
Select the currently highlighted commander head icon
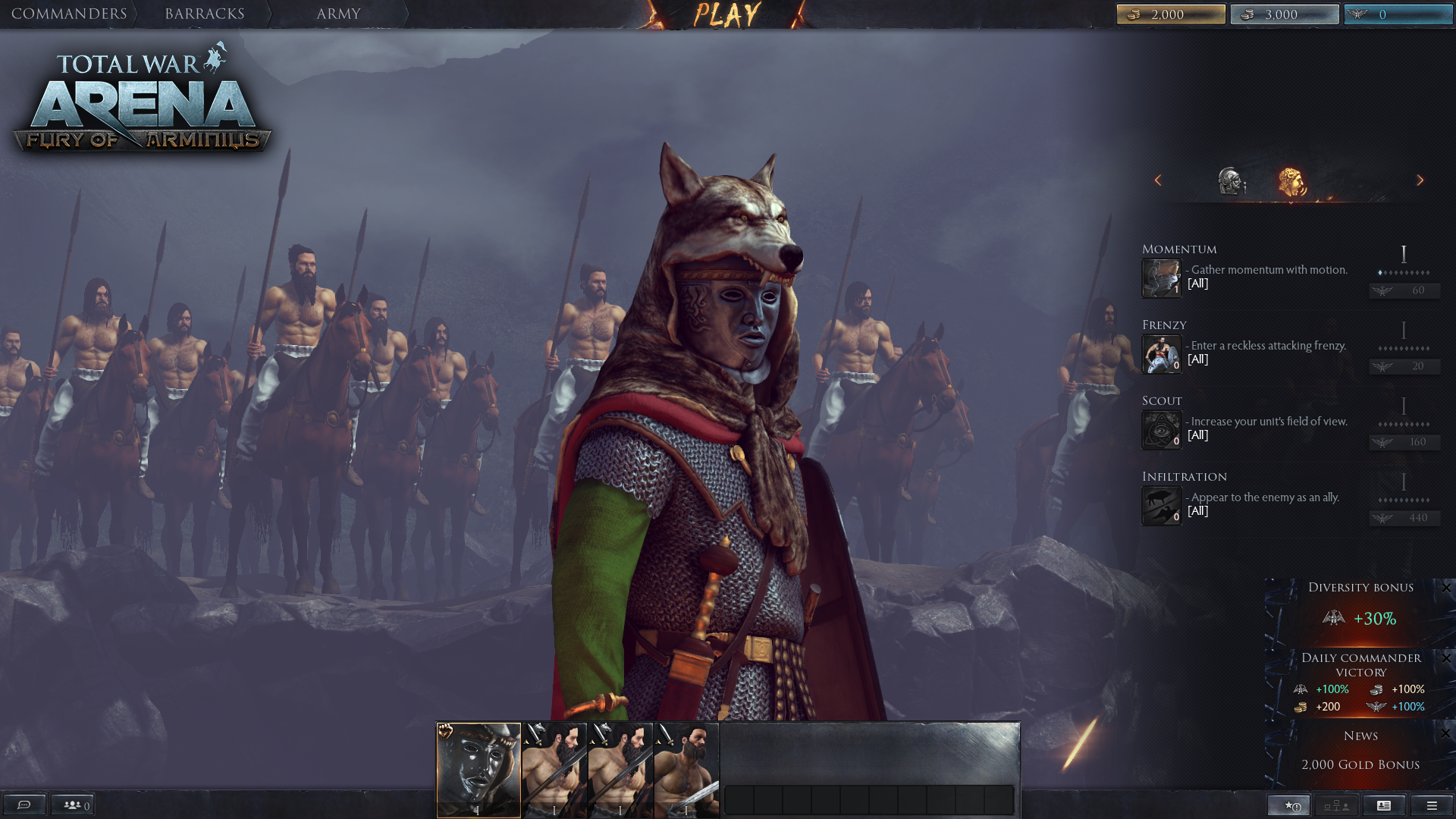click(x=1294, y=180)
